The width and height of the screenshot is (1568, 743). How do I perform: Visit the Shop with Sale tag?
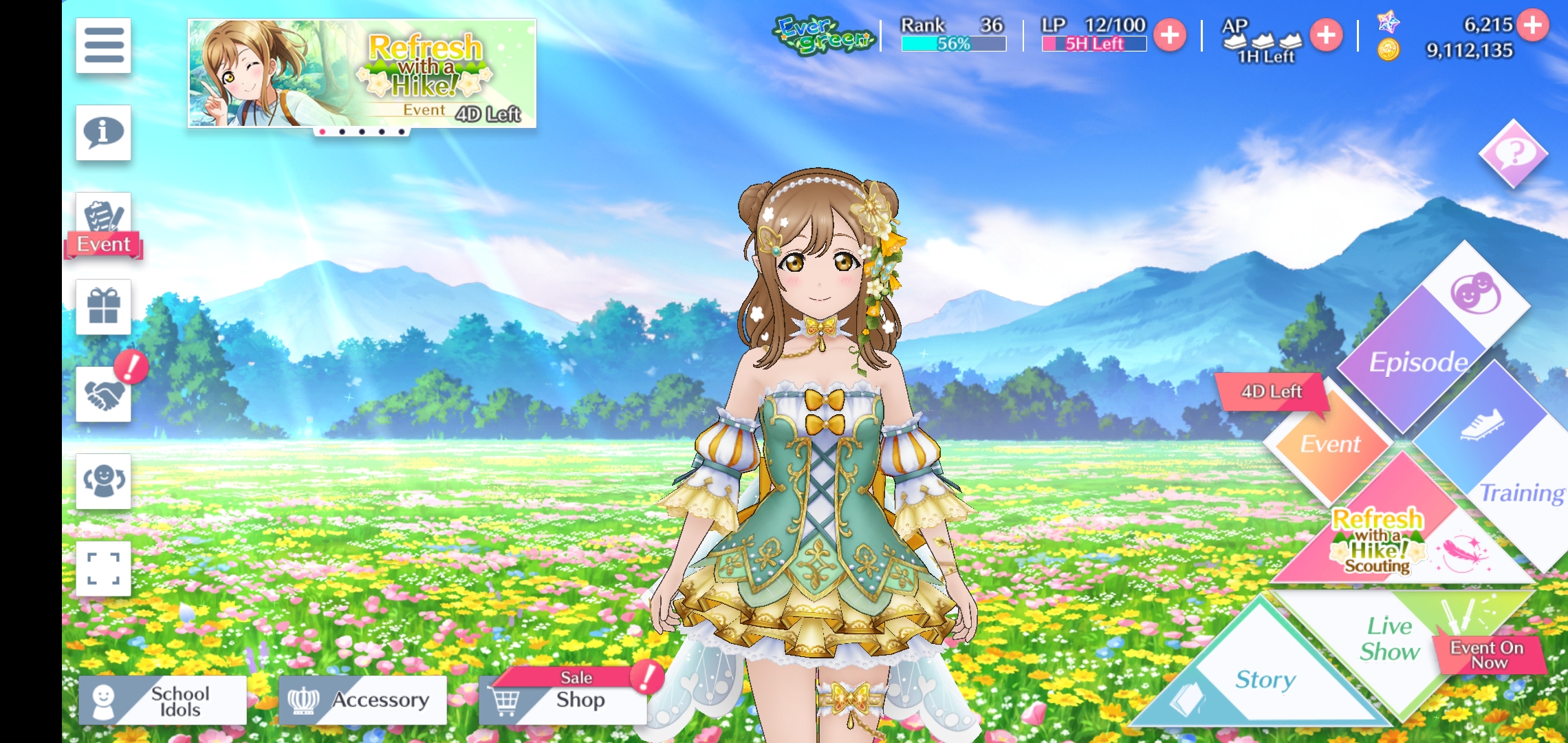click(564, 699)
